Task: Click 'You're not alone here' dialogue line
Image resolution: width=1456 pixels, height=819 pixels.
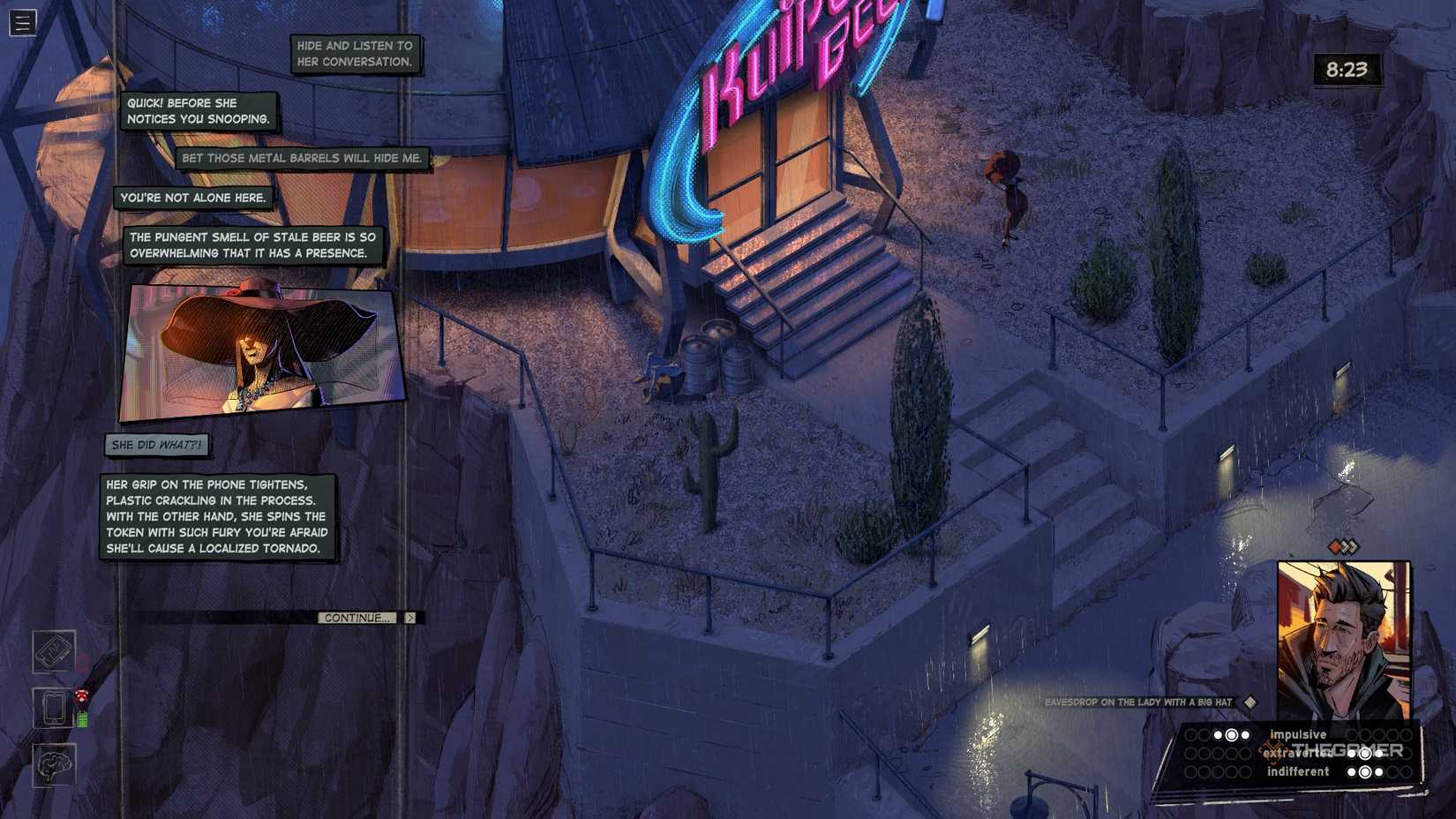Action: coord(194,198)
